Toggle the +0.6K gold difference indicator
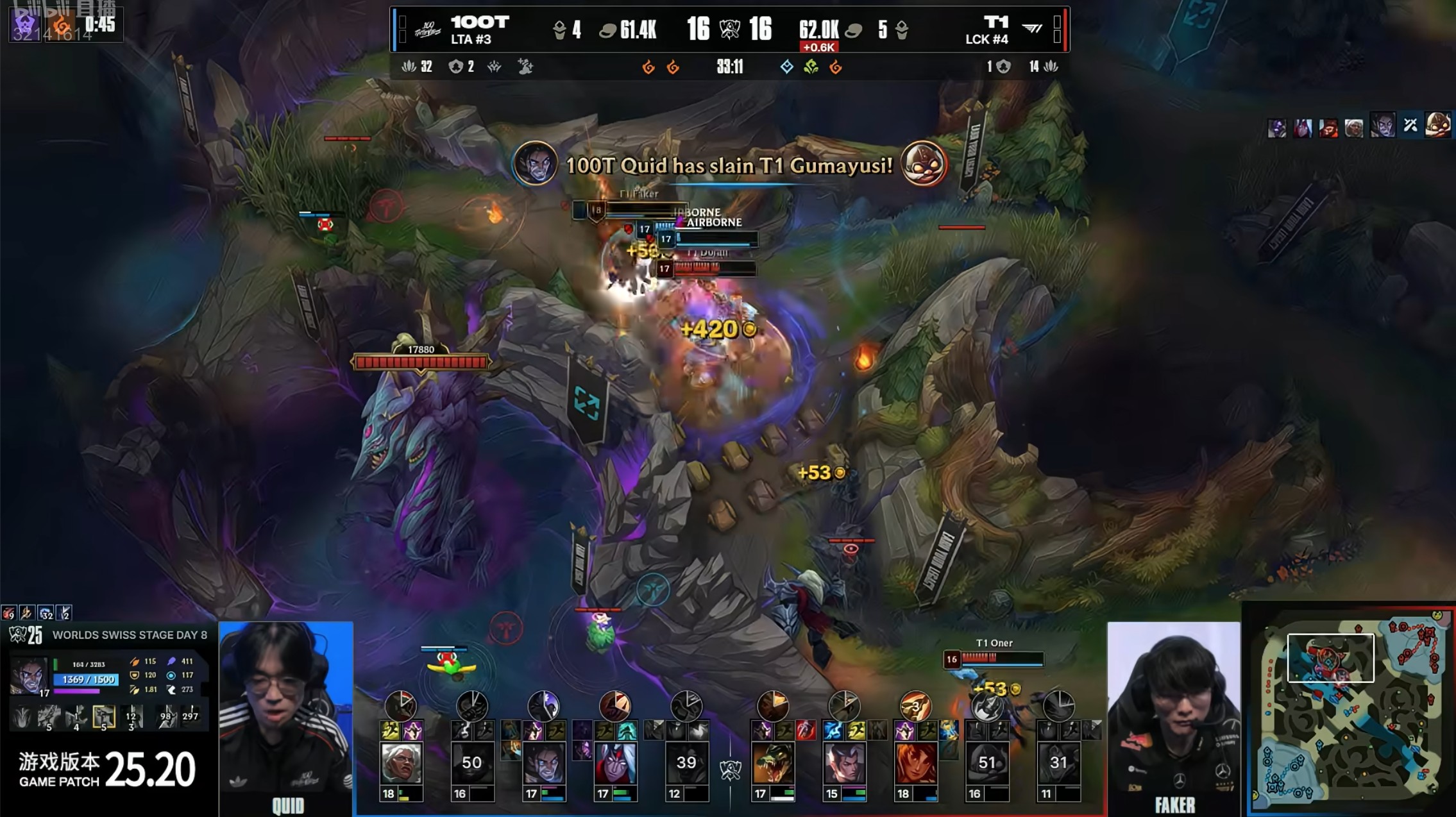 pyautogui.click(x=818, y=47)
